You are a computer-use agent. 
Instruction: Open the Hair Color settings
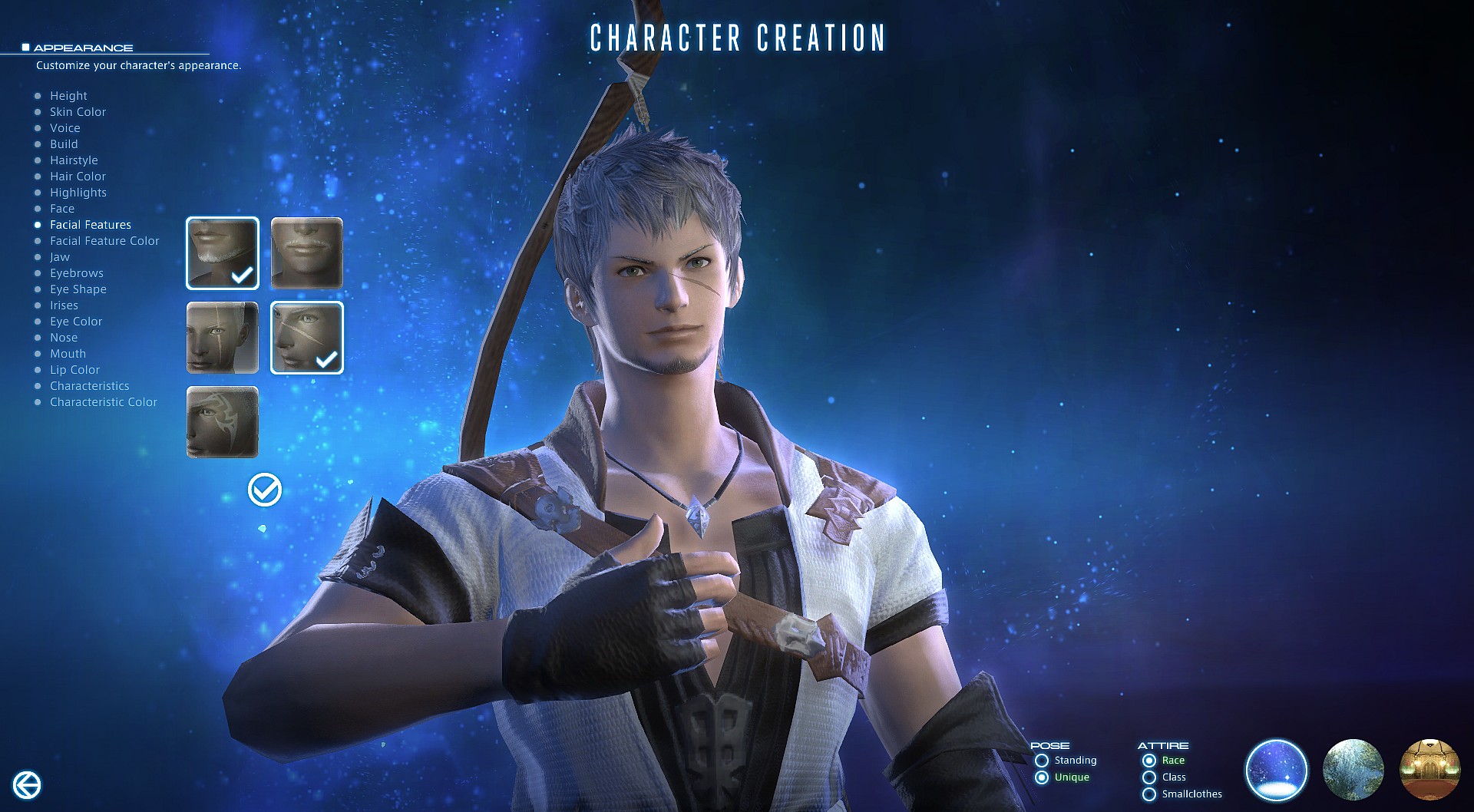click(x=77, y=176)
